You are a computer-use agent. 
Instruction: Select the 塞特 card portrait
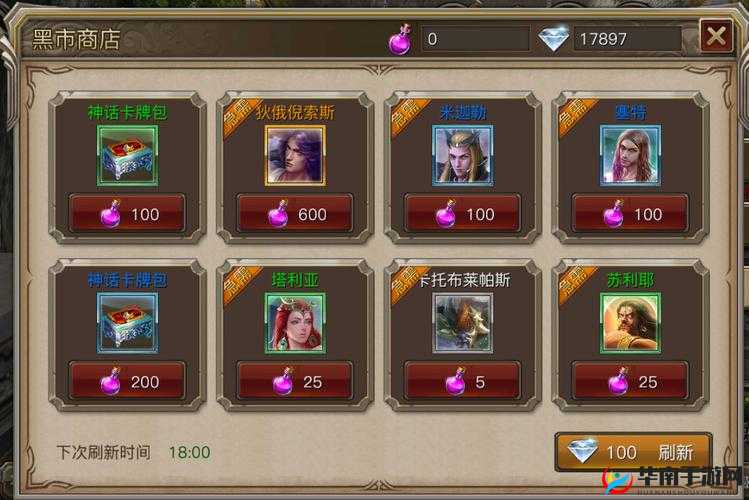(630, 155)
